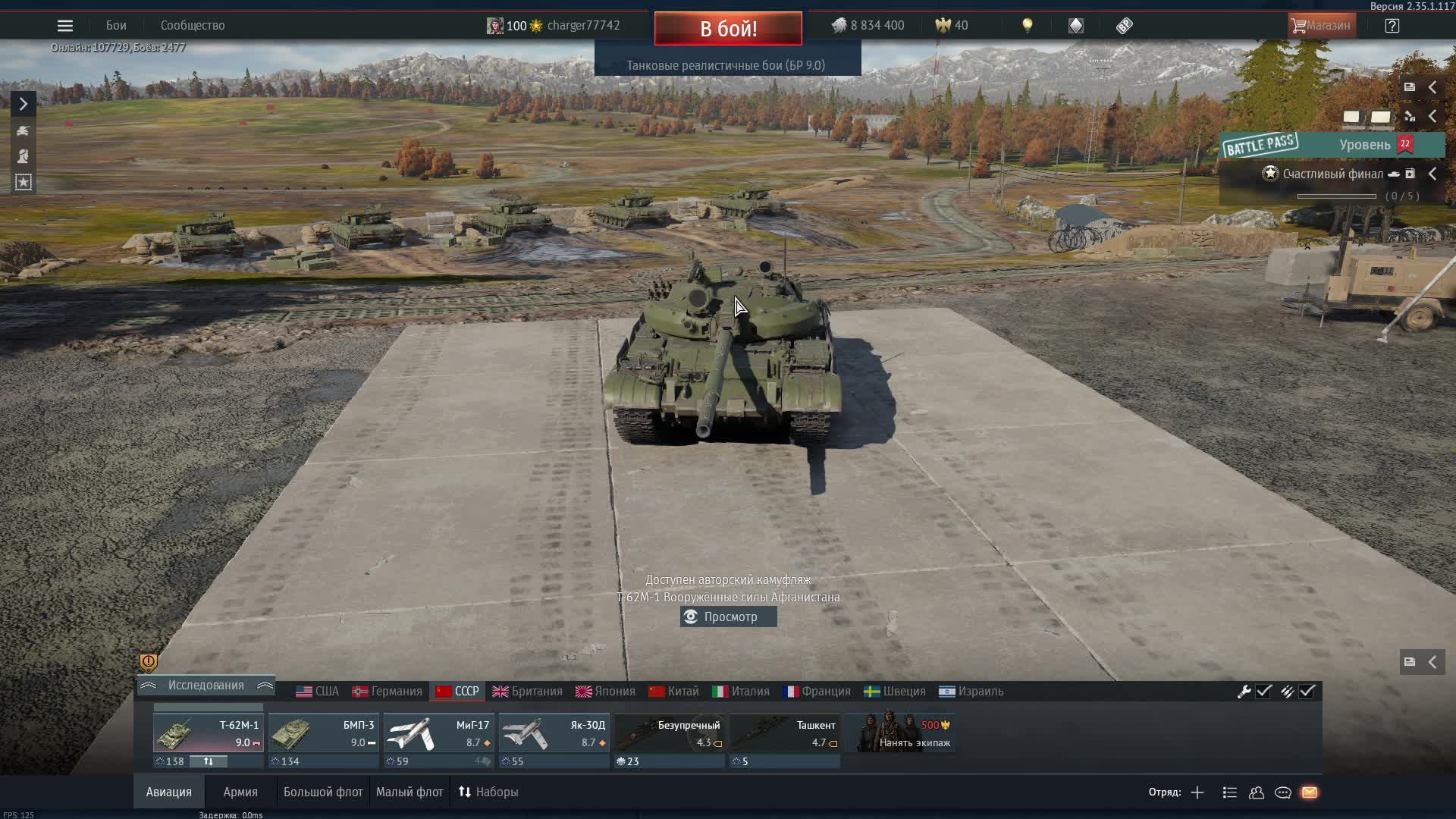Open the Наборы presets list

click(488, 792)
